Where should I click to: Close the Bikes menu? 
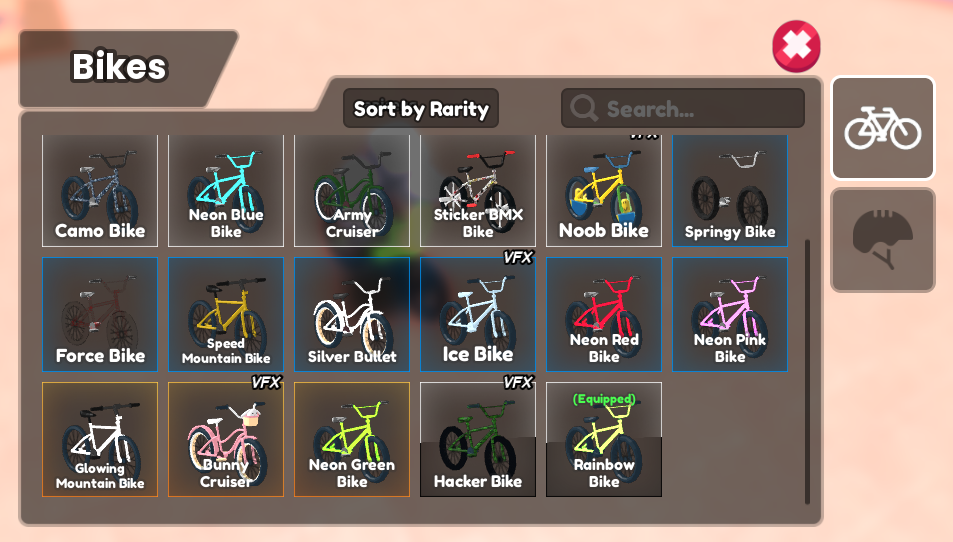[796, 46]
